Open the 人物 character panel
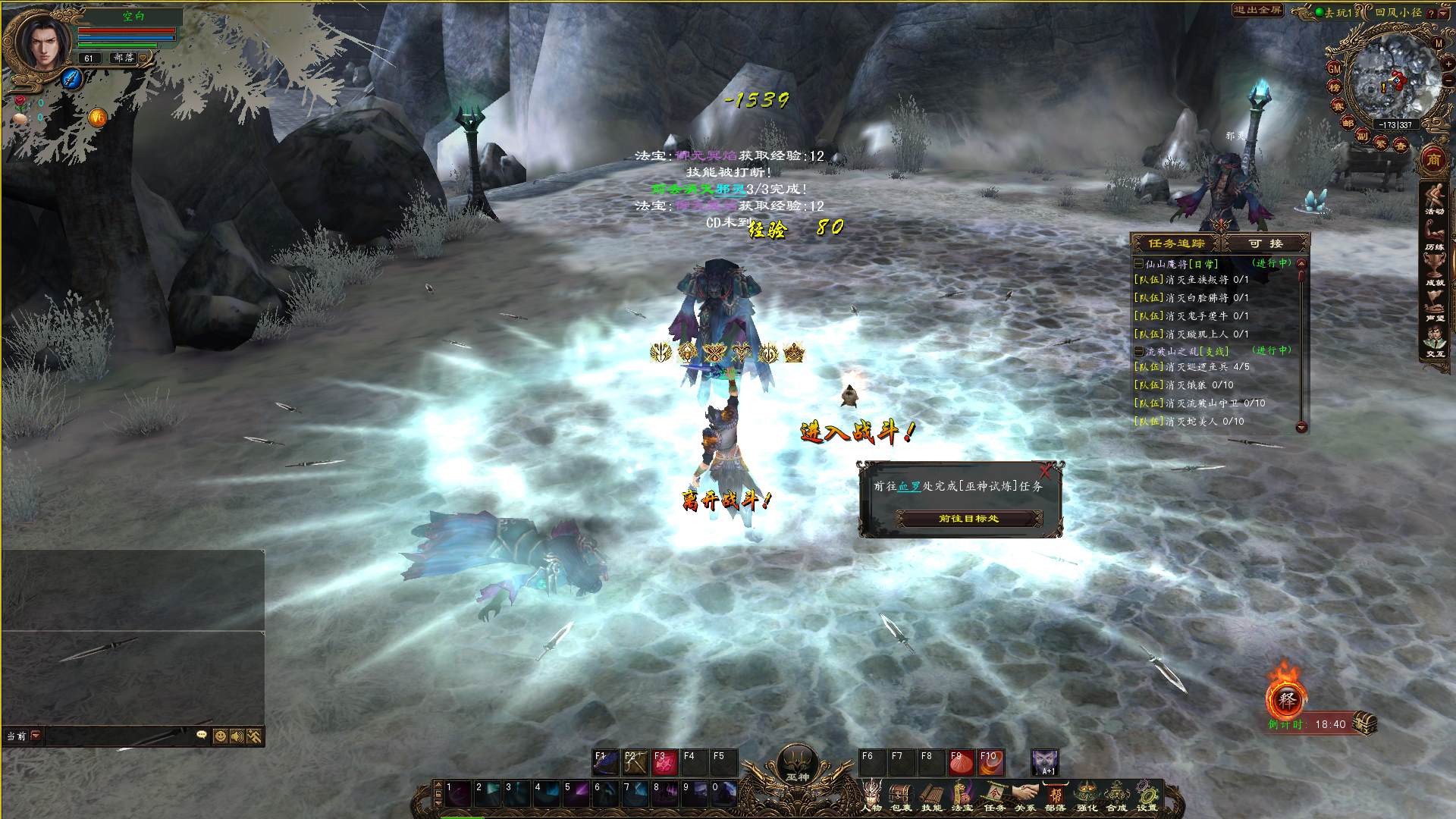The image size is (1456, 819). (x=872, y=796)
